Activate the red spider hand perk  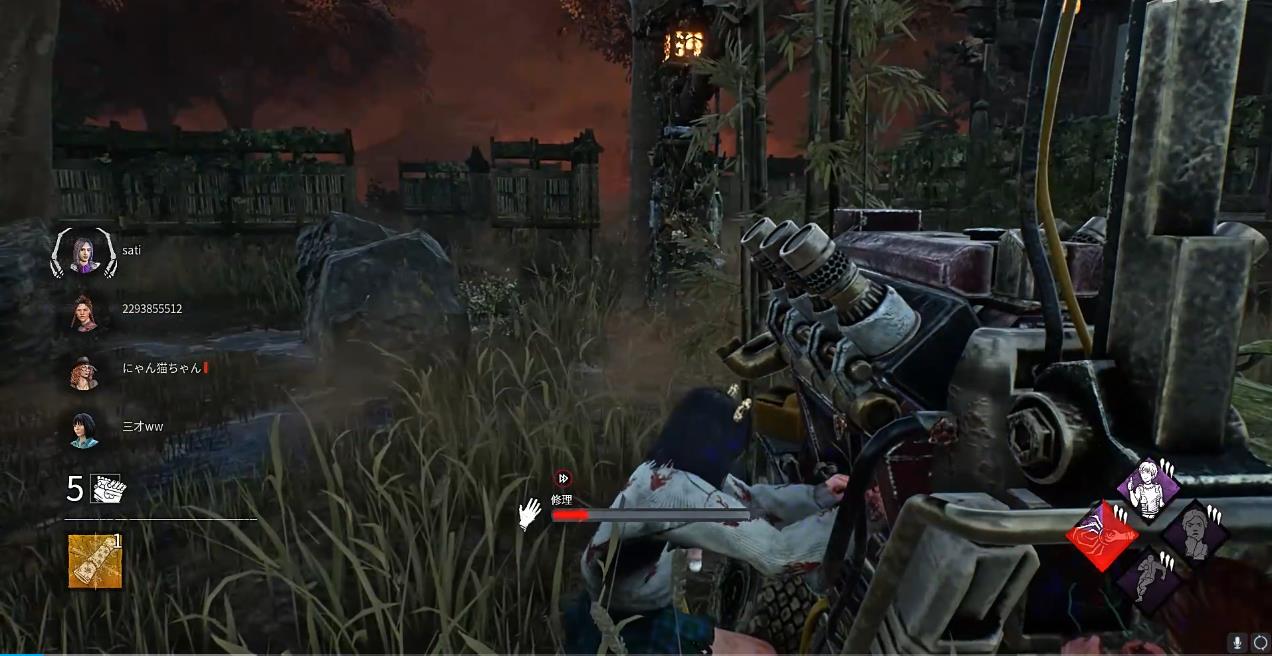pyautogui.click(x=1102, y=537)
